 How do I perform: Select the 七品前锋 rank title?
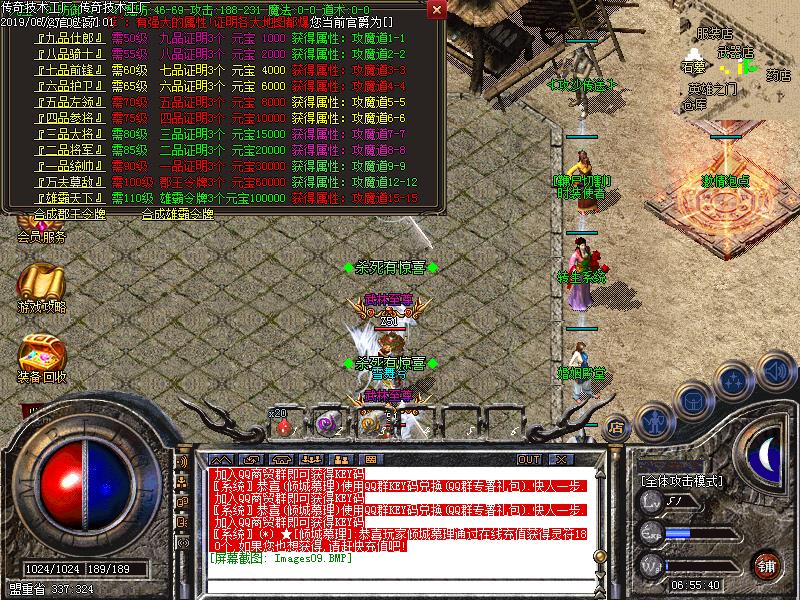[x=64, y=70]
